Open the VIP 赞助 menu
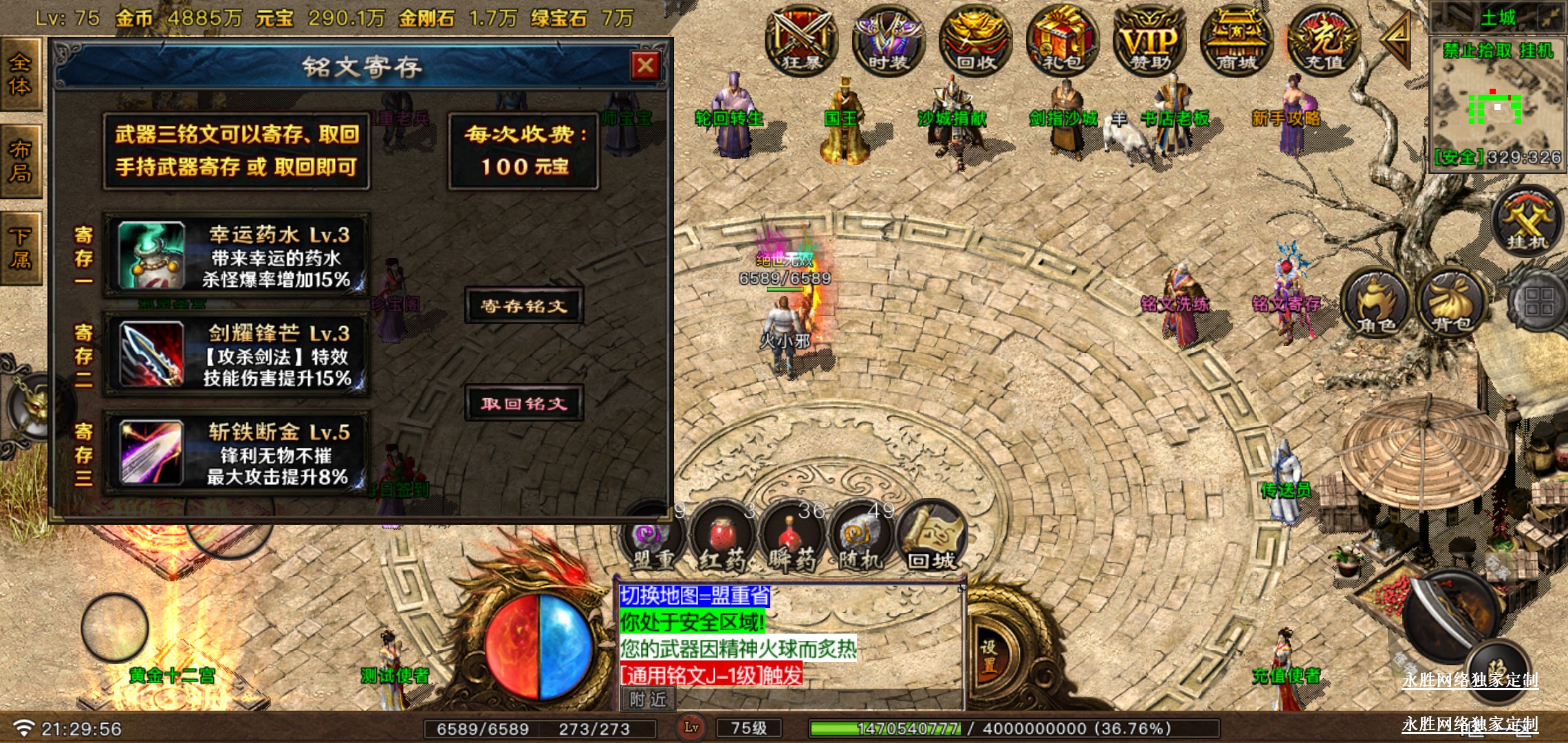The width and height of the screenshot is (1568, 743). pyautogui.click(x=1150, y=40)
